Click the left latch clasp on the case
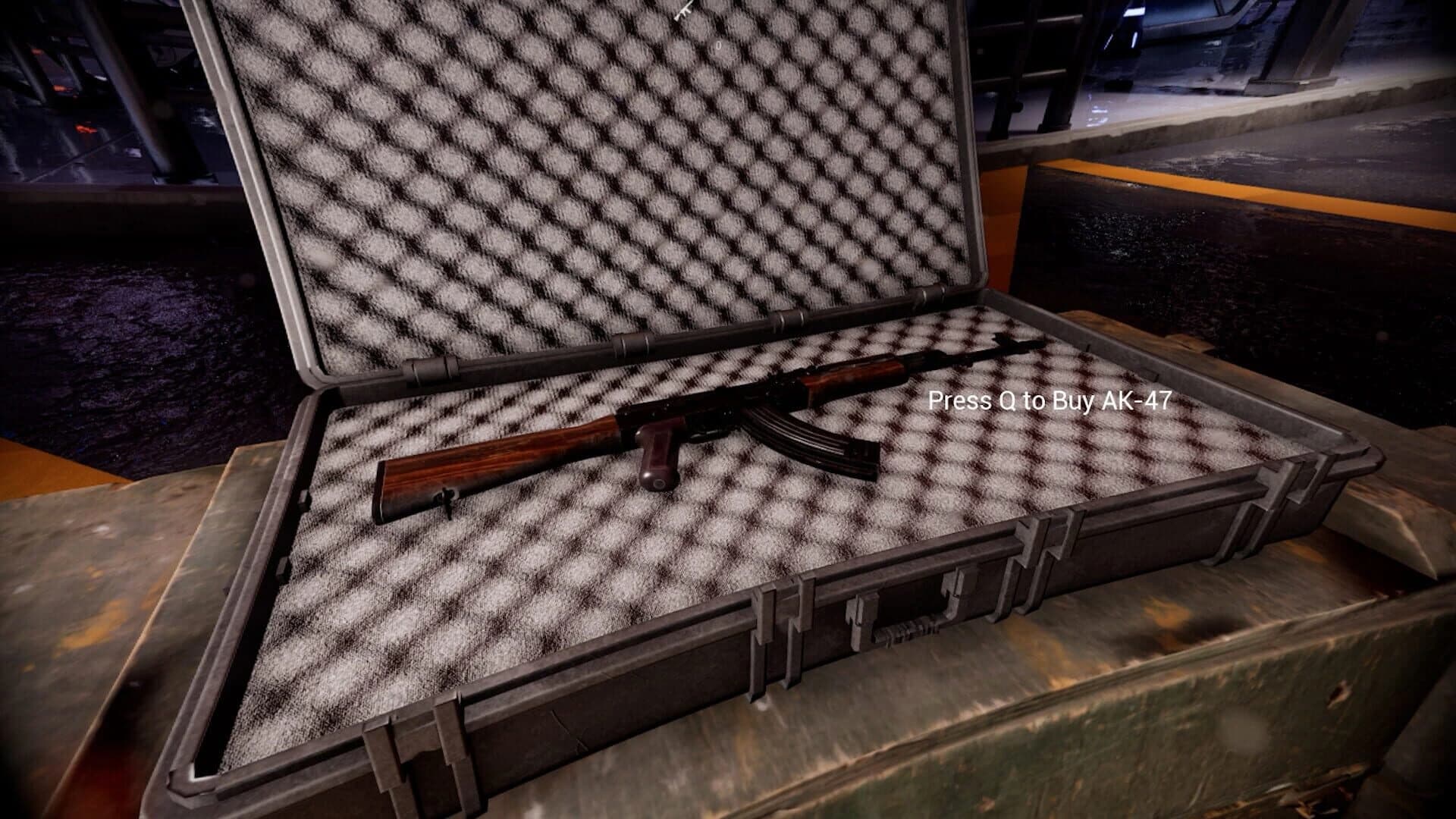This screenshot has width=1456, height=819. coord(766,614)
